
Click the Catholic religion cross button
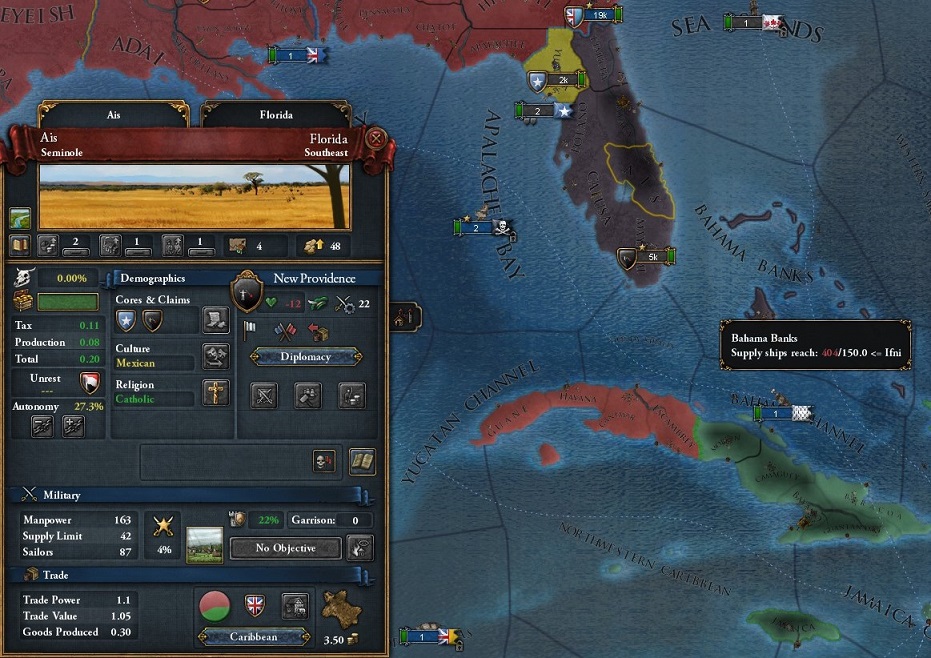[215, 392]
